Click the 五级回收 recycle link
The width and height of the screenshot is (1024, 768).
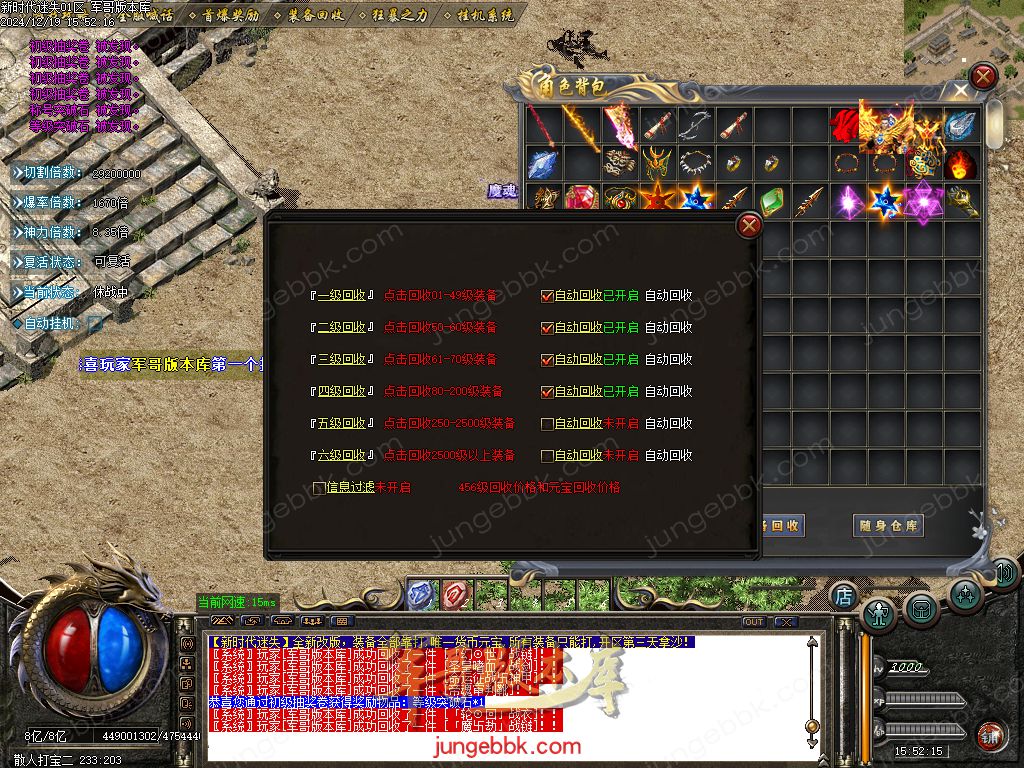point(341,424)
